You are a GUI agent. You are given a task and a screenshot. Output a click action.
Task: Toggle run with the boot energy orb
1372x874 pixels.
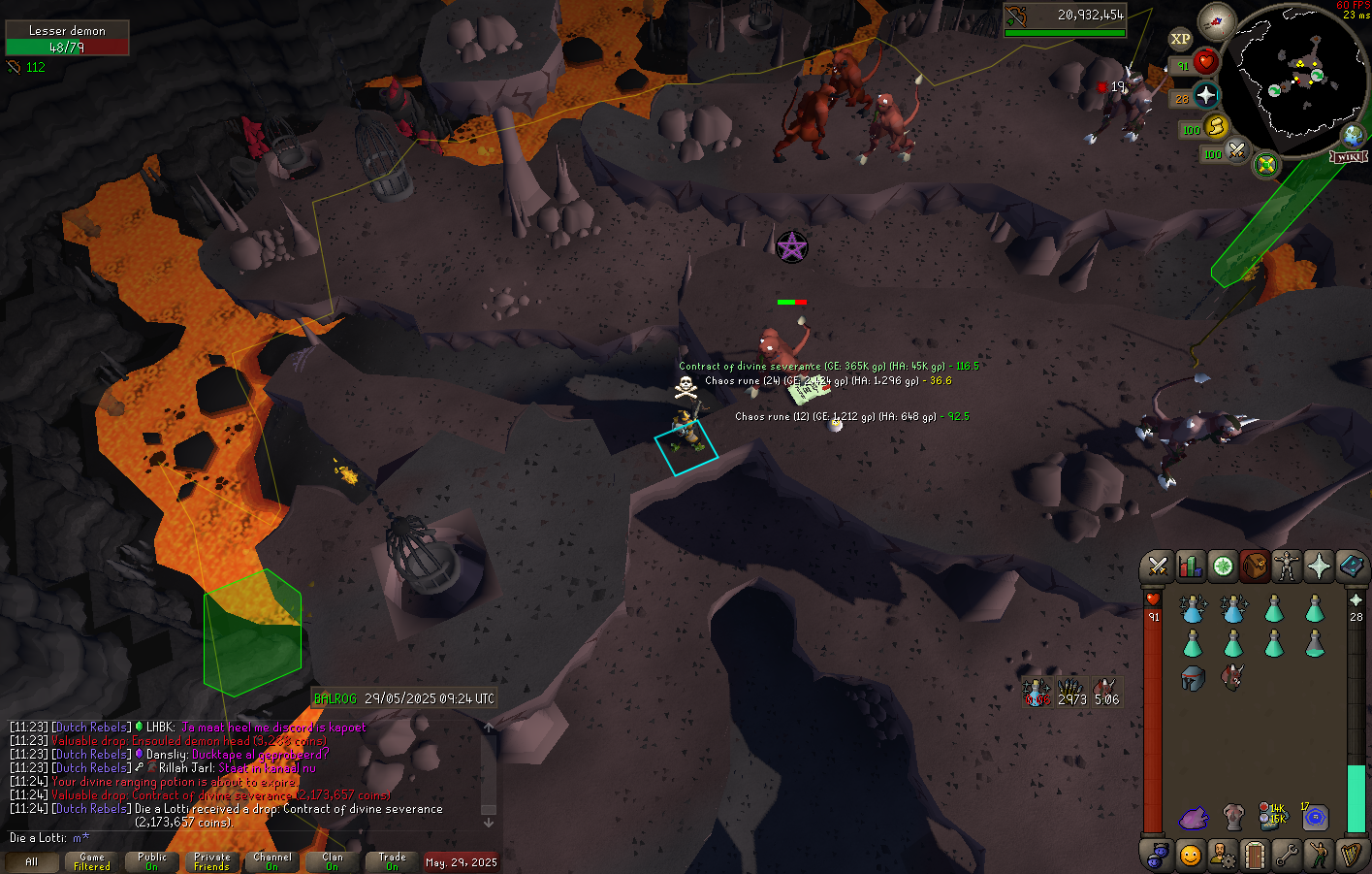(1216, 127)
